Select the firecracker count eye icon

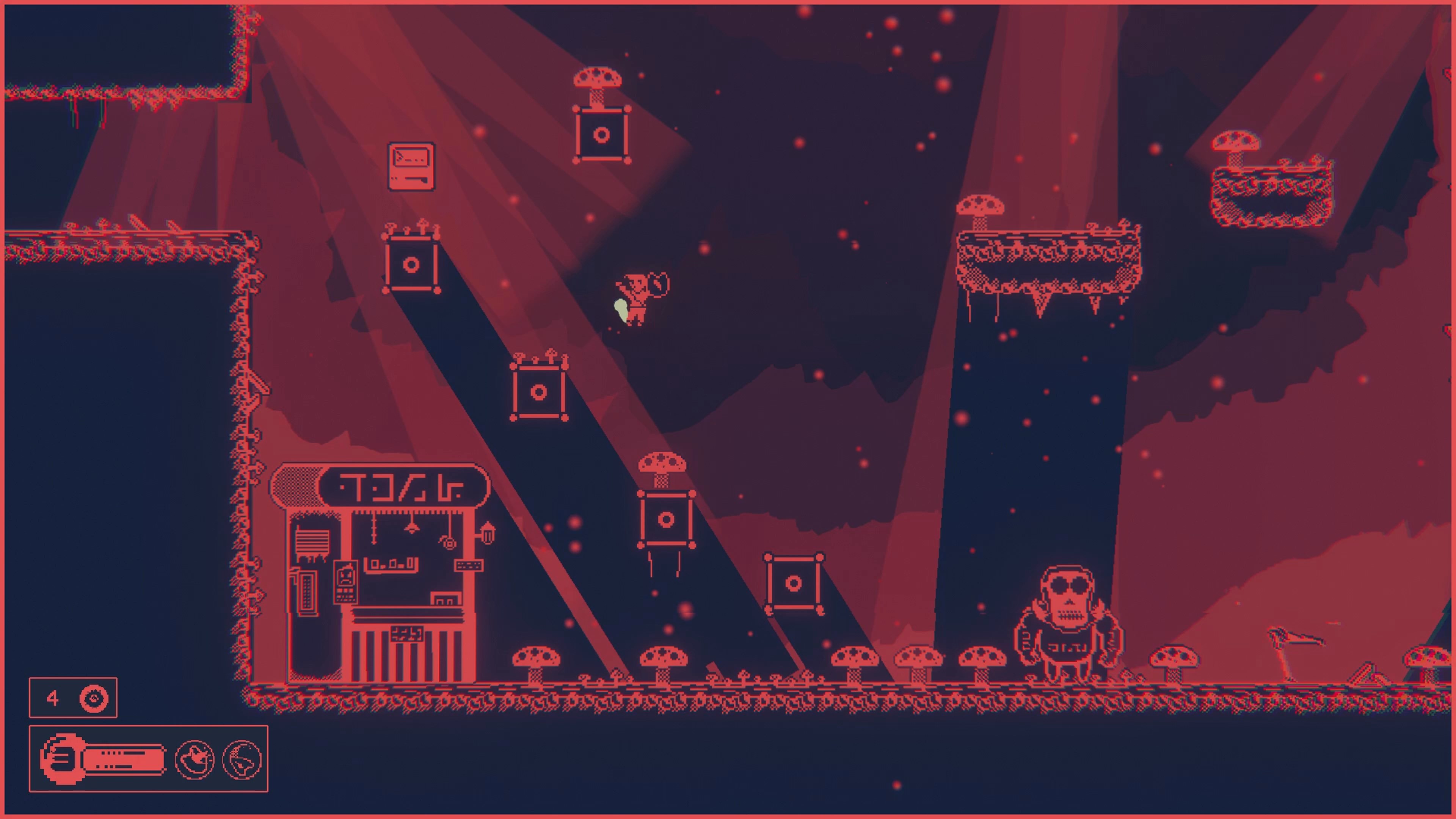[94, 698]
